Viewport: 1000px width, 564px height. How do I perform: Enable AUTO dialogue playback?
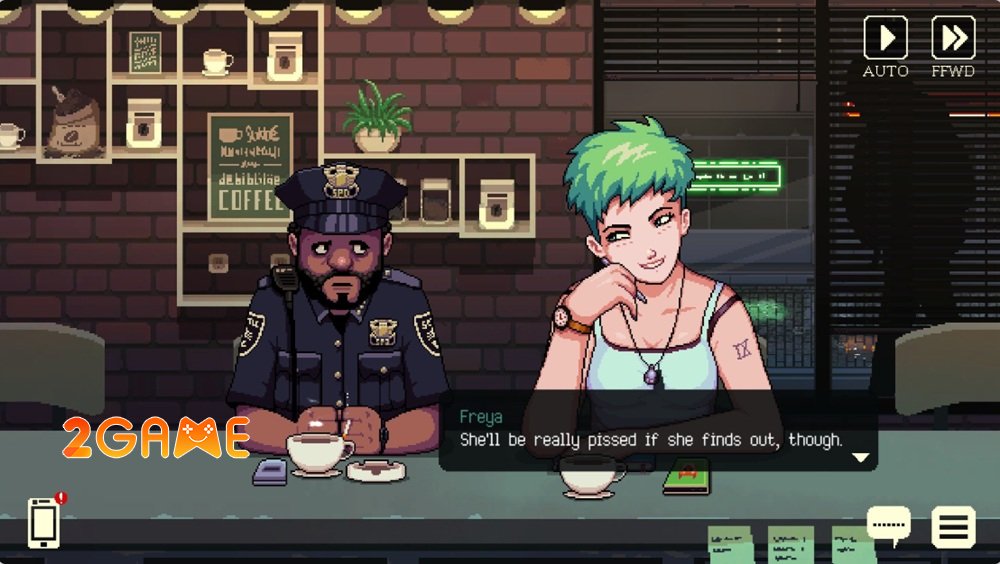[885, 38]
